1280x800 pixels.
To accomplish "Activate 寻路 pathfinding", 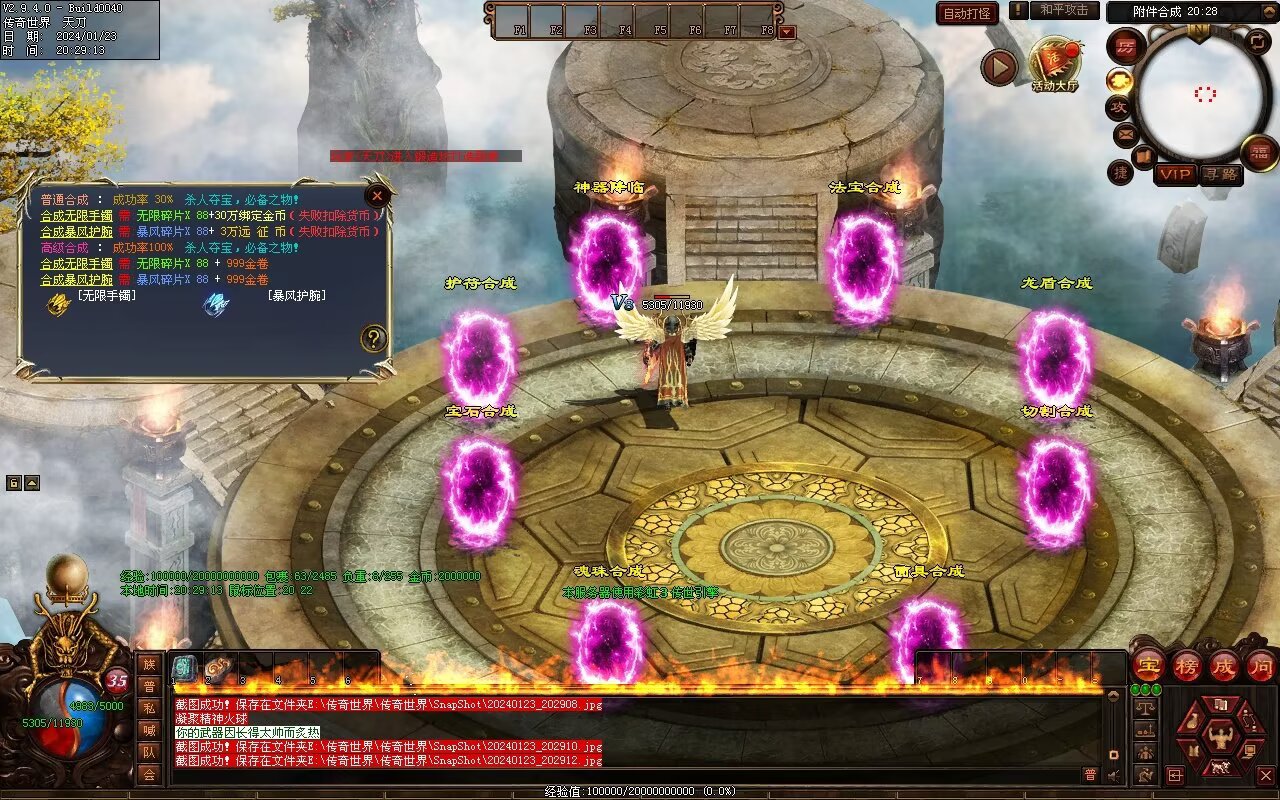I will [1221, 175].
